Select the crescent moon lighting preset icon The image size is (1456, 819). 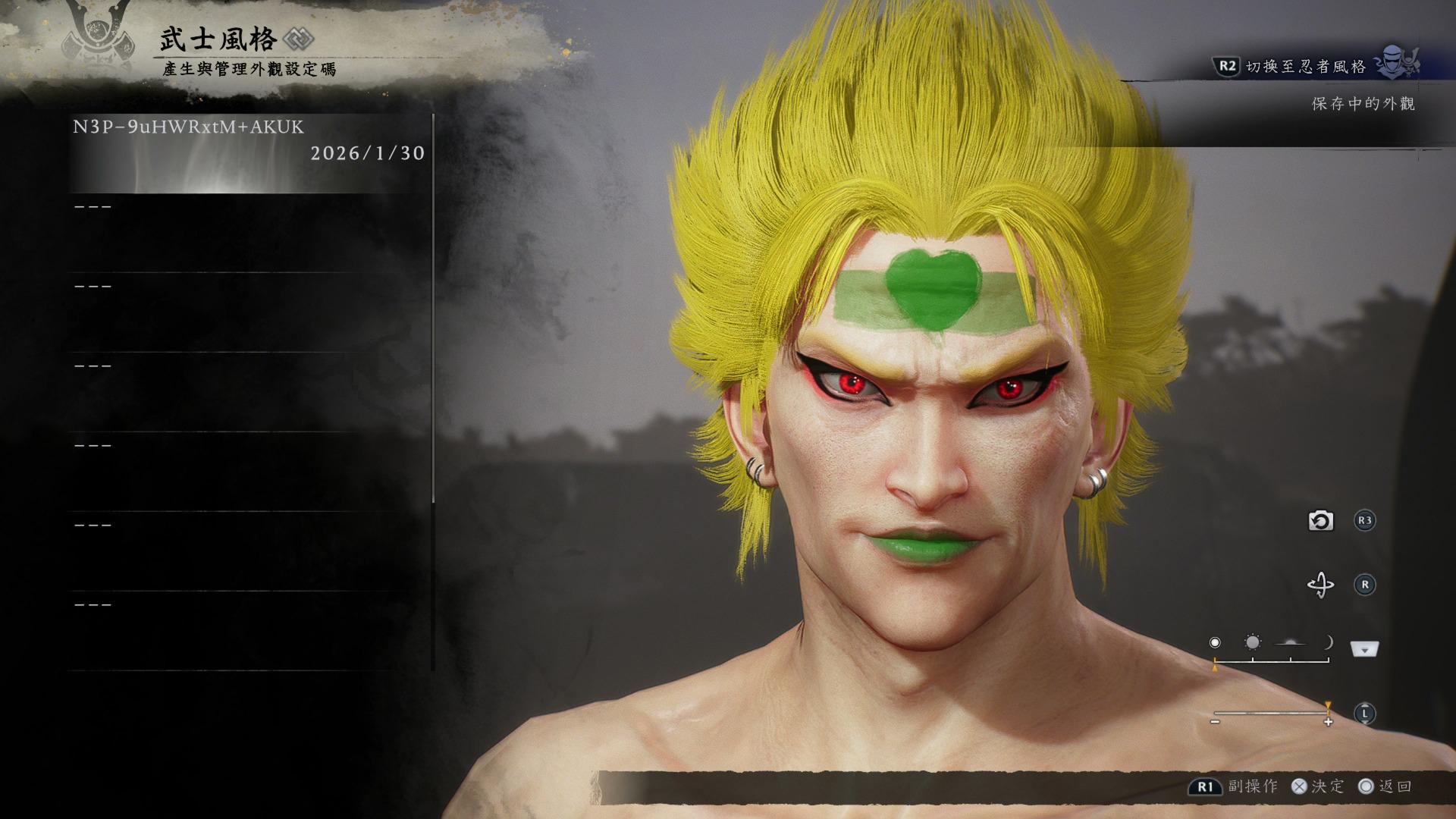pyautogui.click(x=1328, y=643)
